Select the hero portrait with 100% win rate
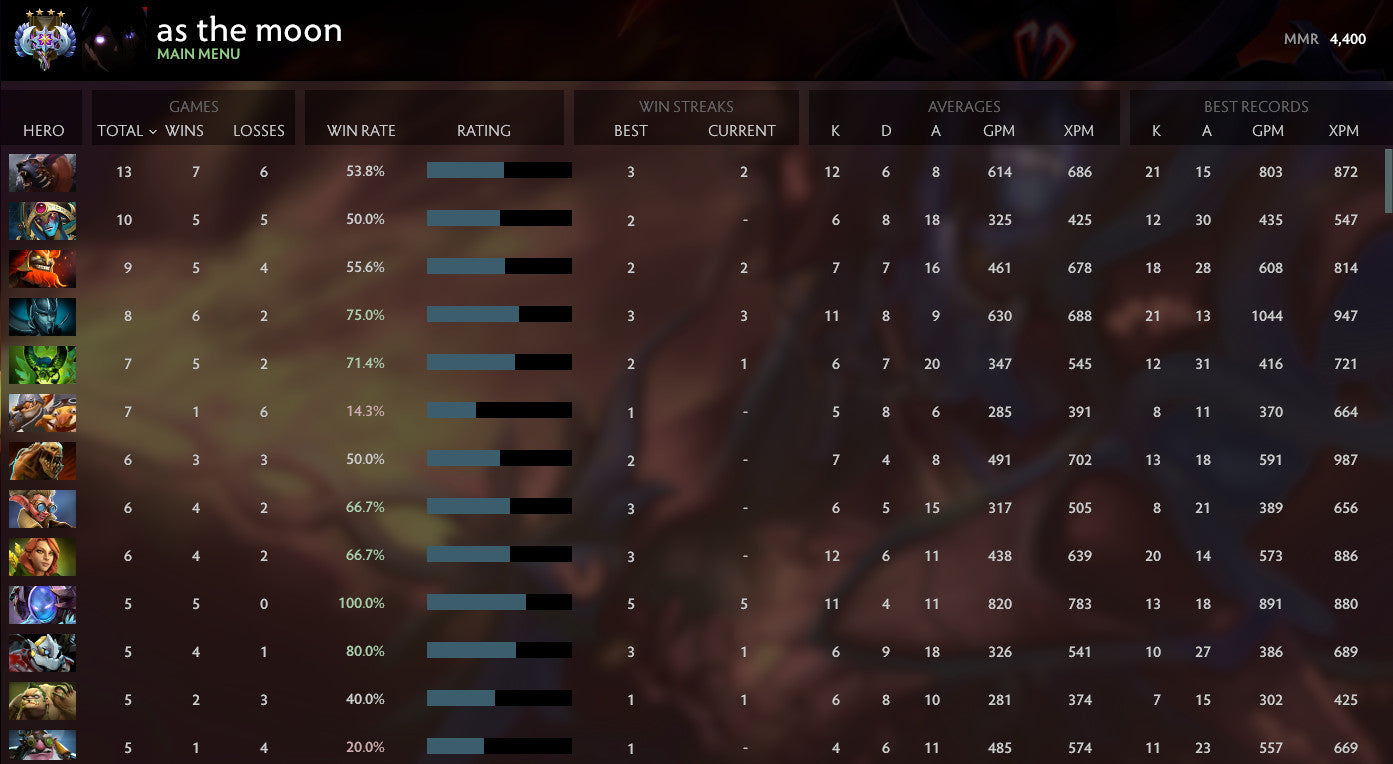1393x764 pixels. [42, 603]
